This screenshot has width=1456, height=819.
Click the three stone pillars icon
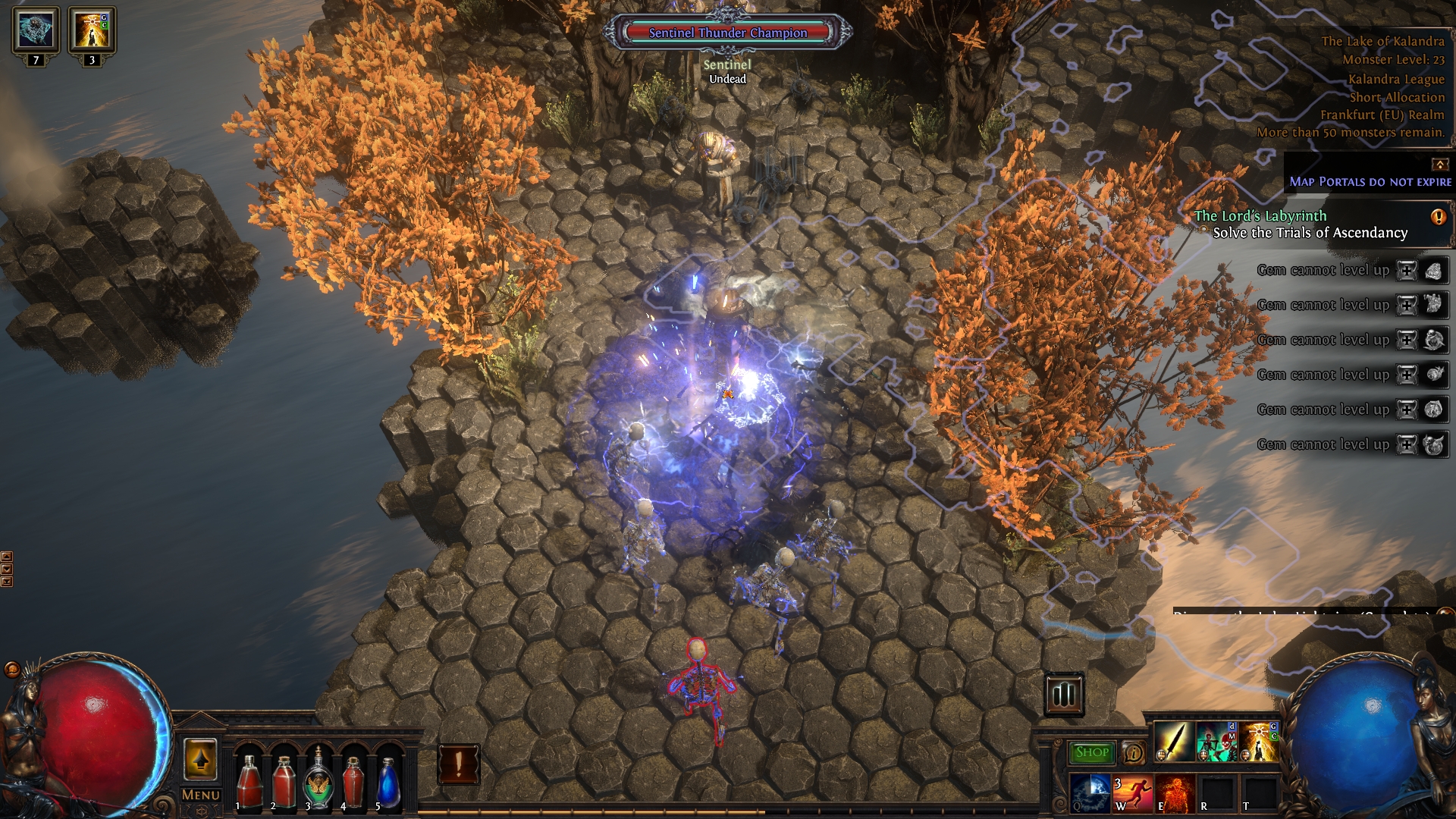pos(1064,694)
